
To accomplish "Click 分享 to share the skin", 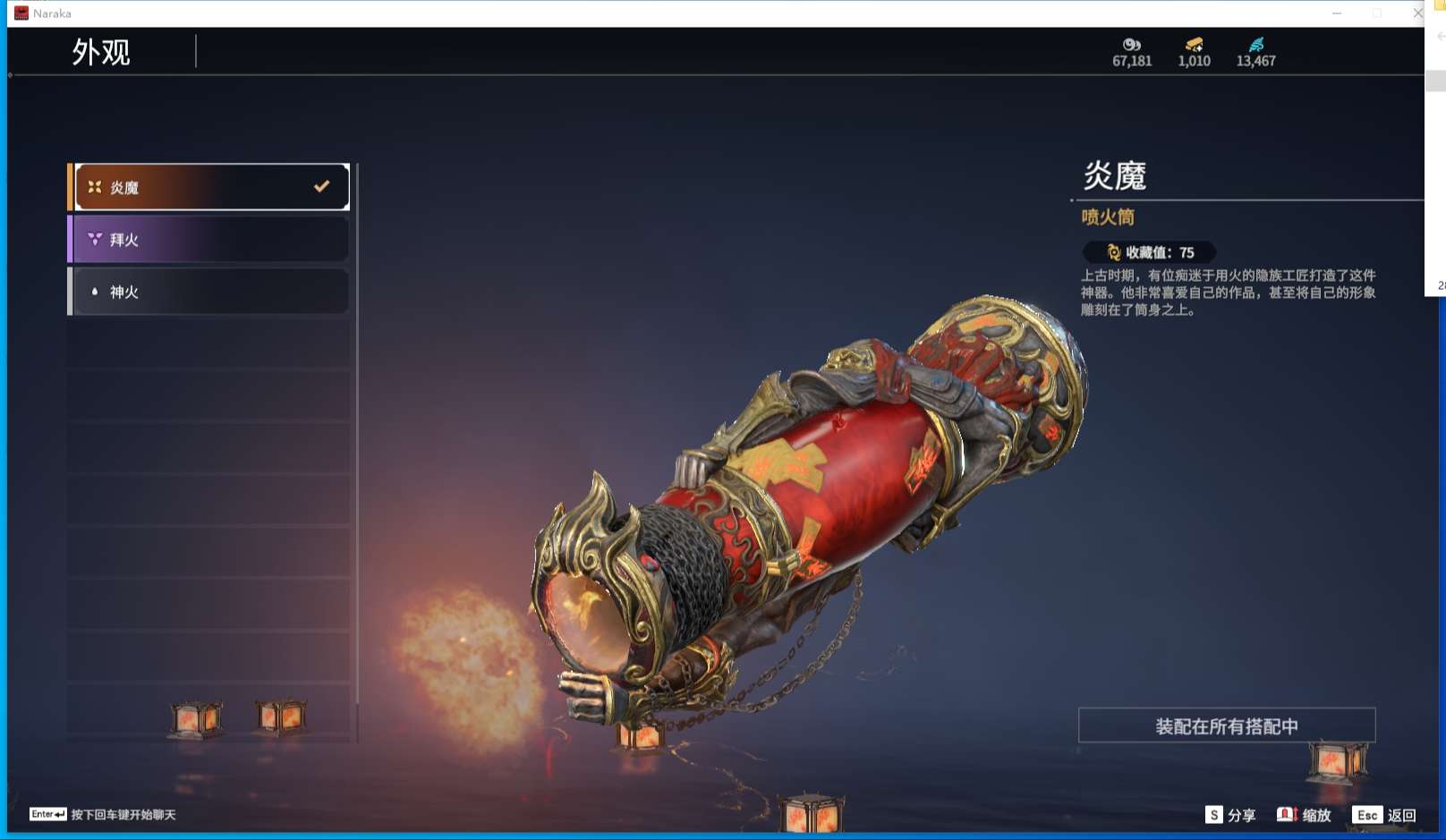I will [x=1244, y=815].
